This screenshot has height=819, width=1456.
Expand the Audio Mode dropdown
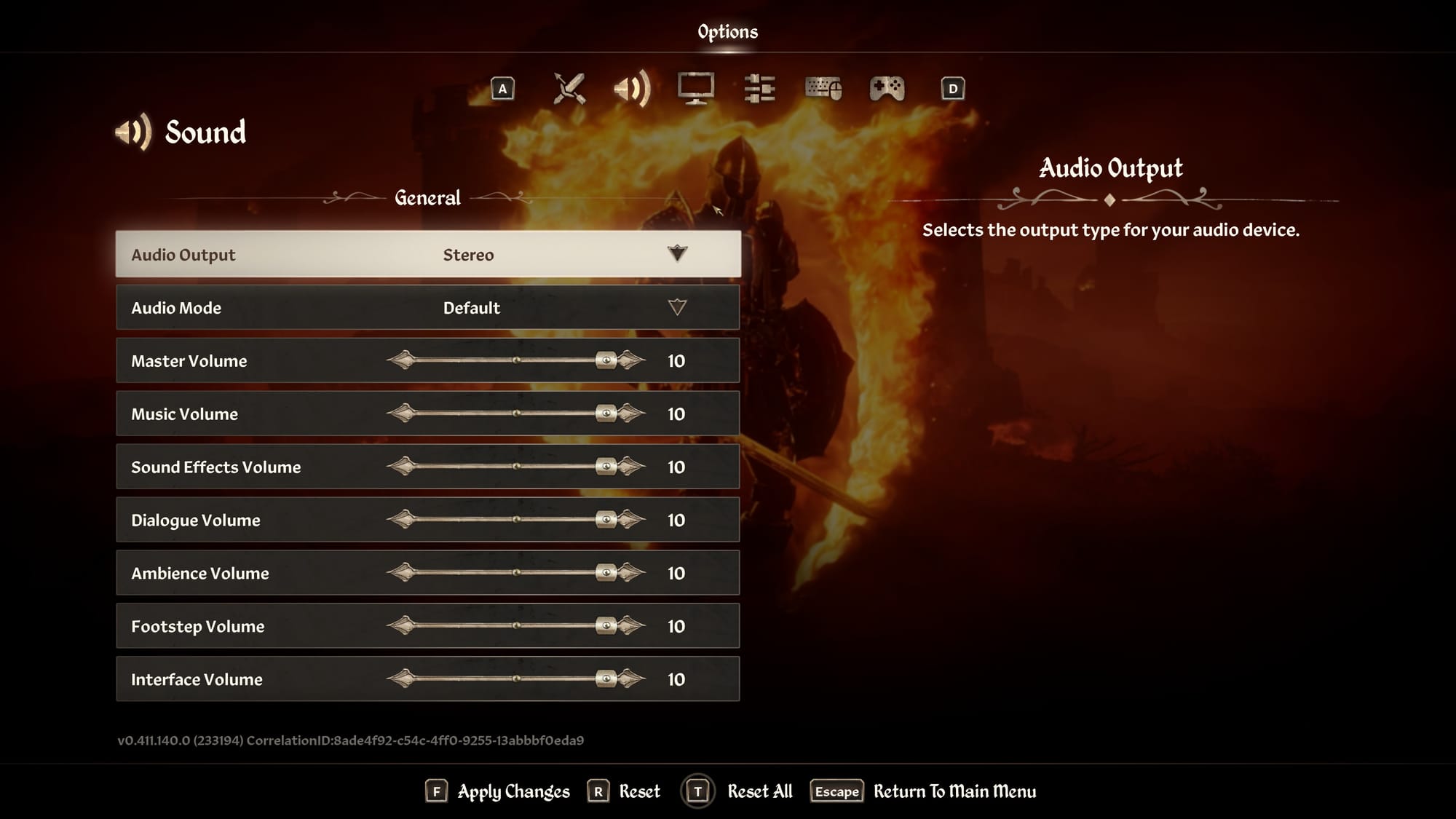pyautogui.click(x=677, y=307)
